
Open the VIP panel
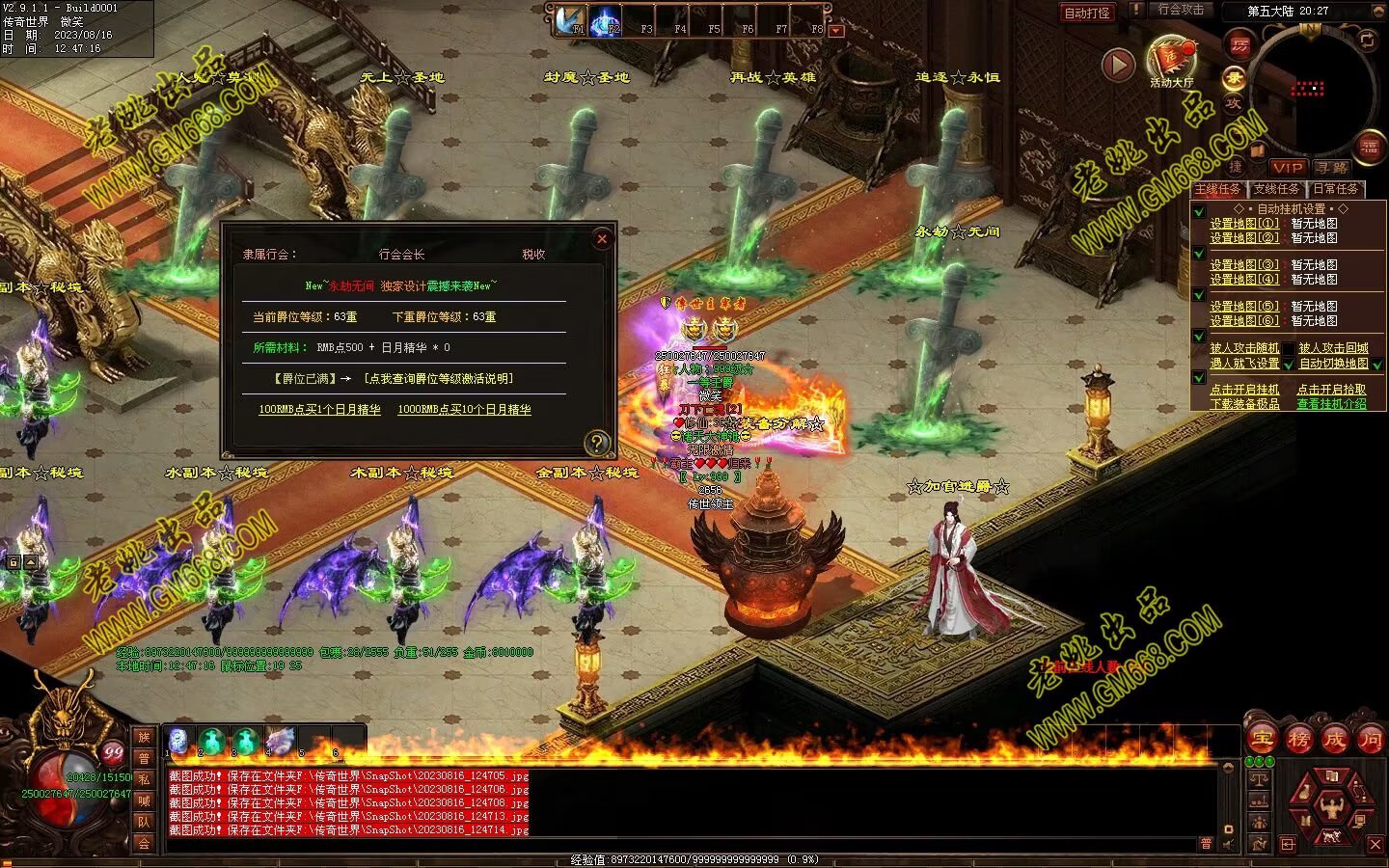coord(1287,168)
